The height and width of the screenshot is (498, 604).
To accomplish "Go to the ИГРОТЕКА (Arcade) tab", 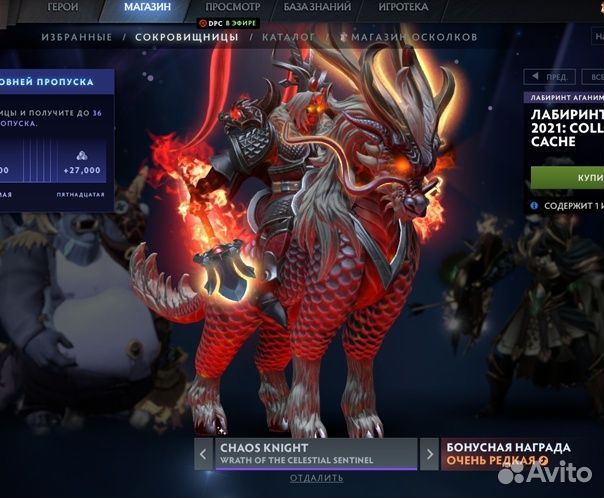I will point(403,7).
